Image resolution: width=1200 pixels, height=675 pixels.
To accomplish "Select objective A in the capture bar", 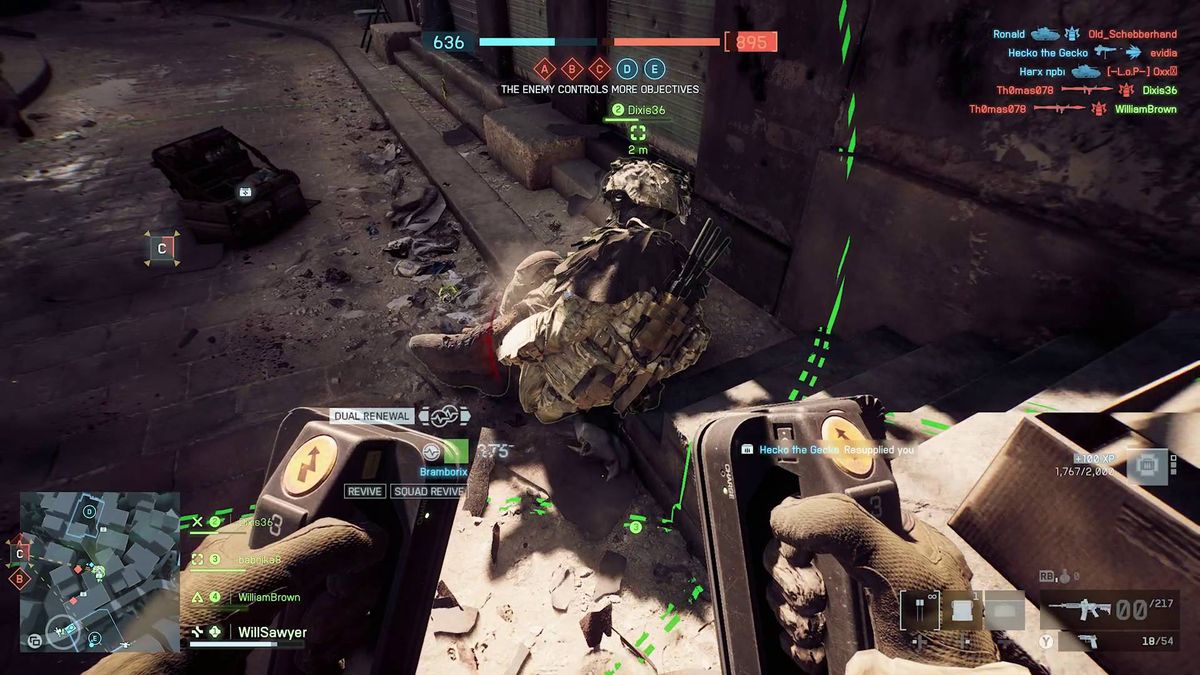I will coord(545,69).
